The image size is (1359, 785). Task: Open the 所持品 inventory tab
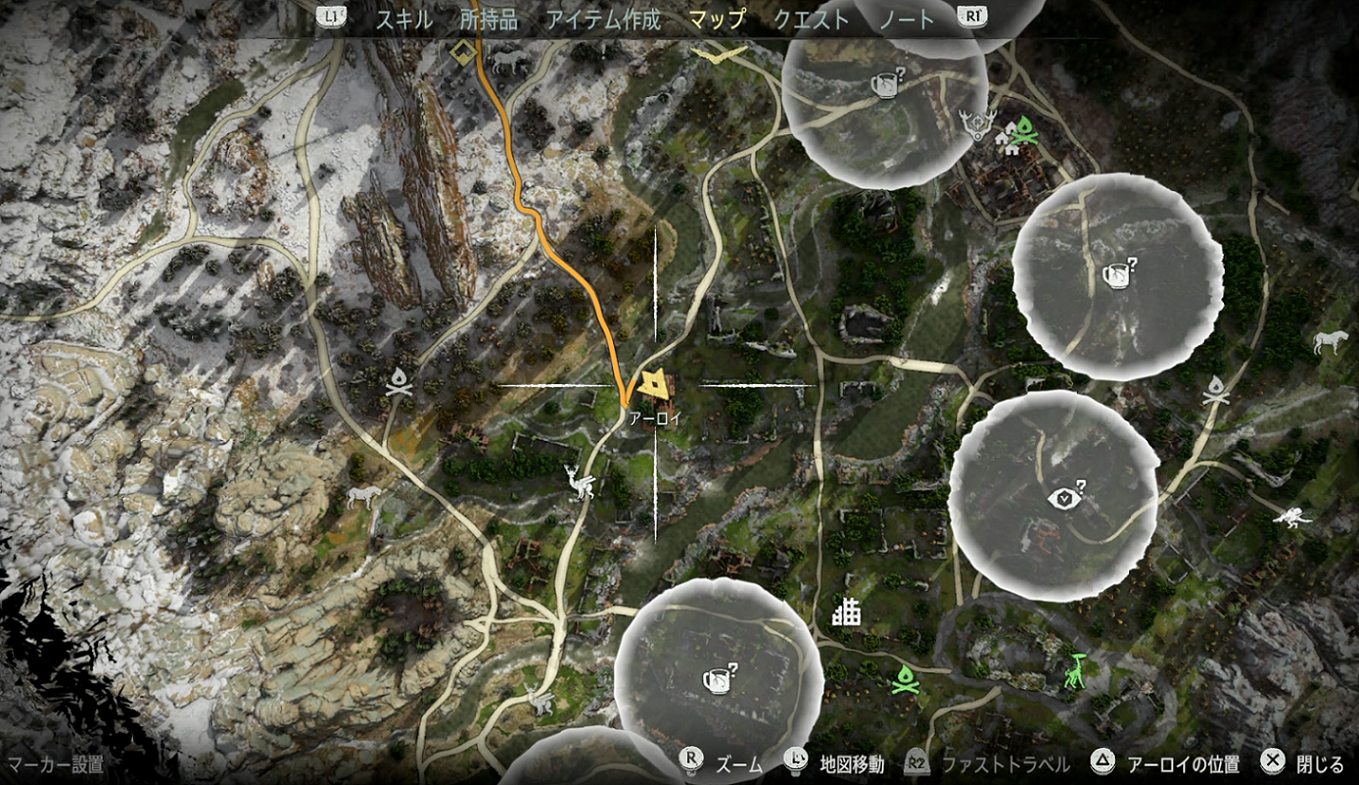[489, 19]
